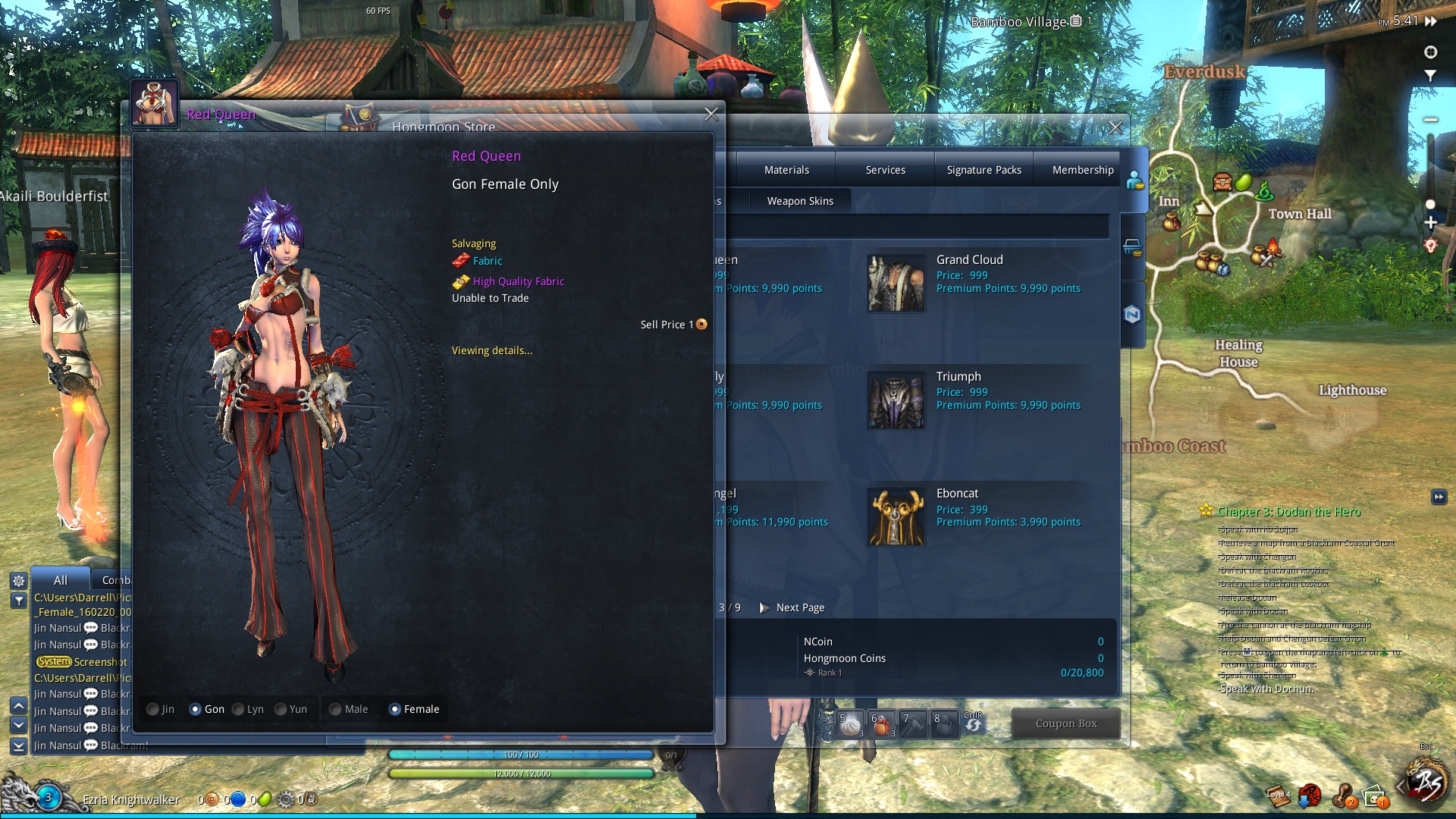Switch chat to the All tab

(x=61, y=580)
